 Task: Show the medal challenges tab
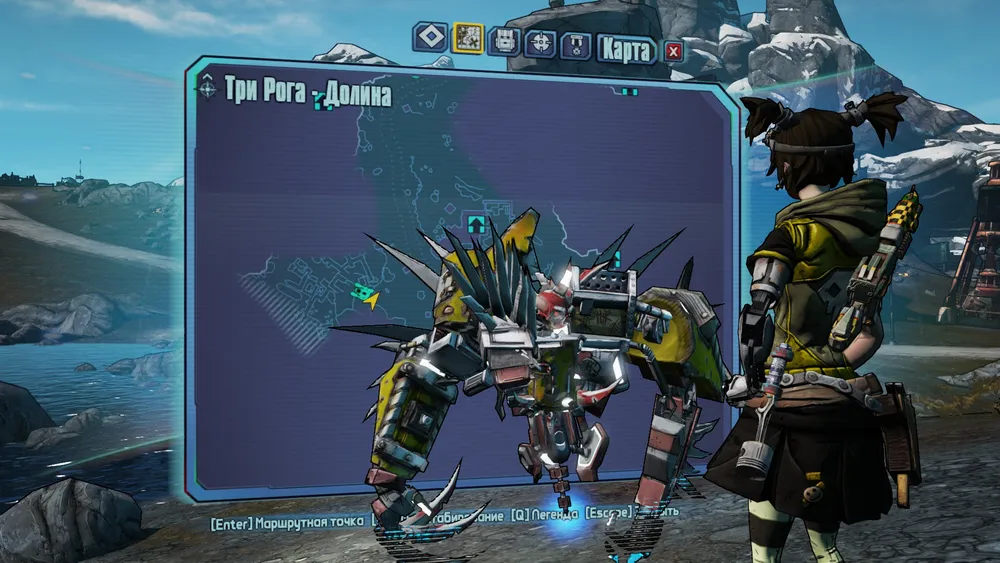575,44
